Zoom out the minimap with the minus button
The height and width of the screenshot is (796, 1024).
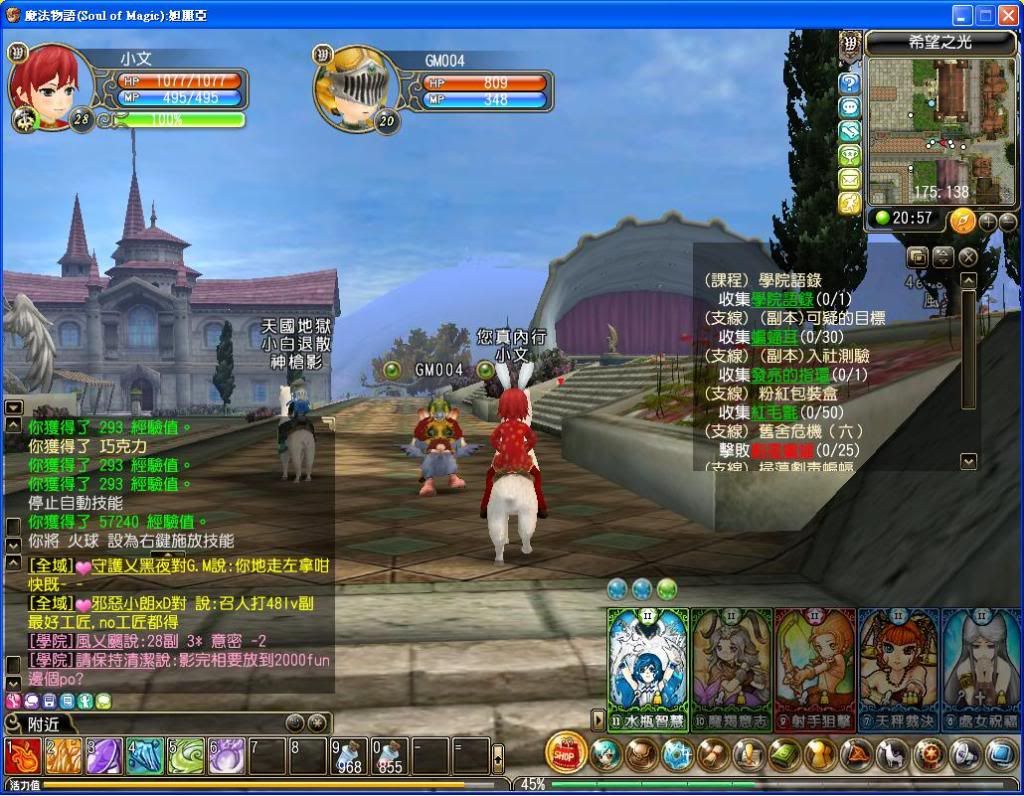pyautogui.click(x=1008, y=222)
